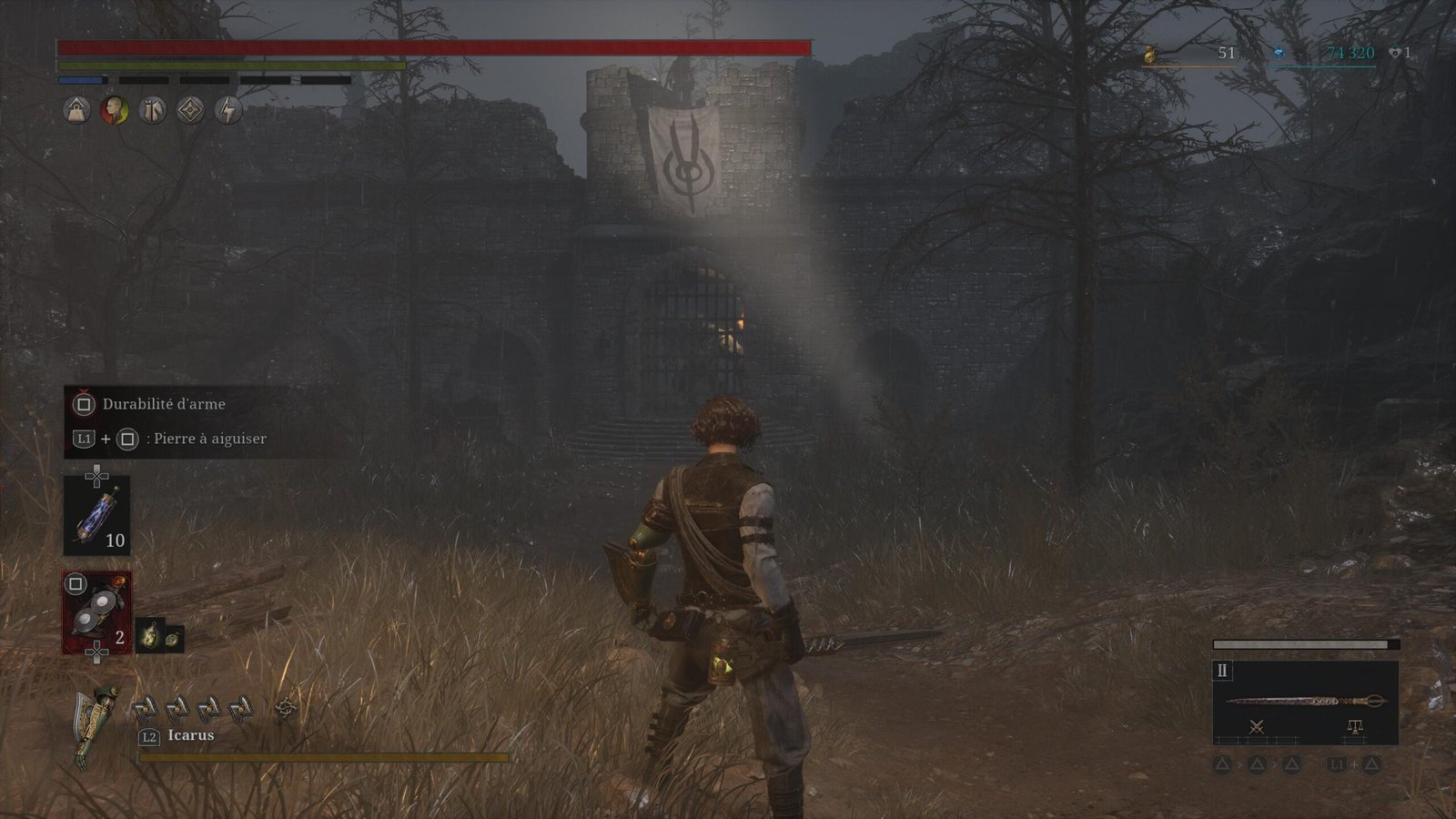Select the blue Pulse Cell slot
The height and width of the screenshot is (819, 1456).
click(96, 515)
